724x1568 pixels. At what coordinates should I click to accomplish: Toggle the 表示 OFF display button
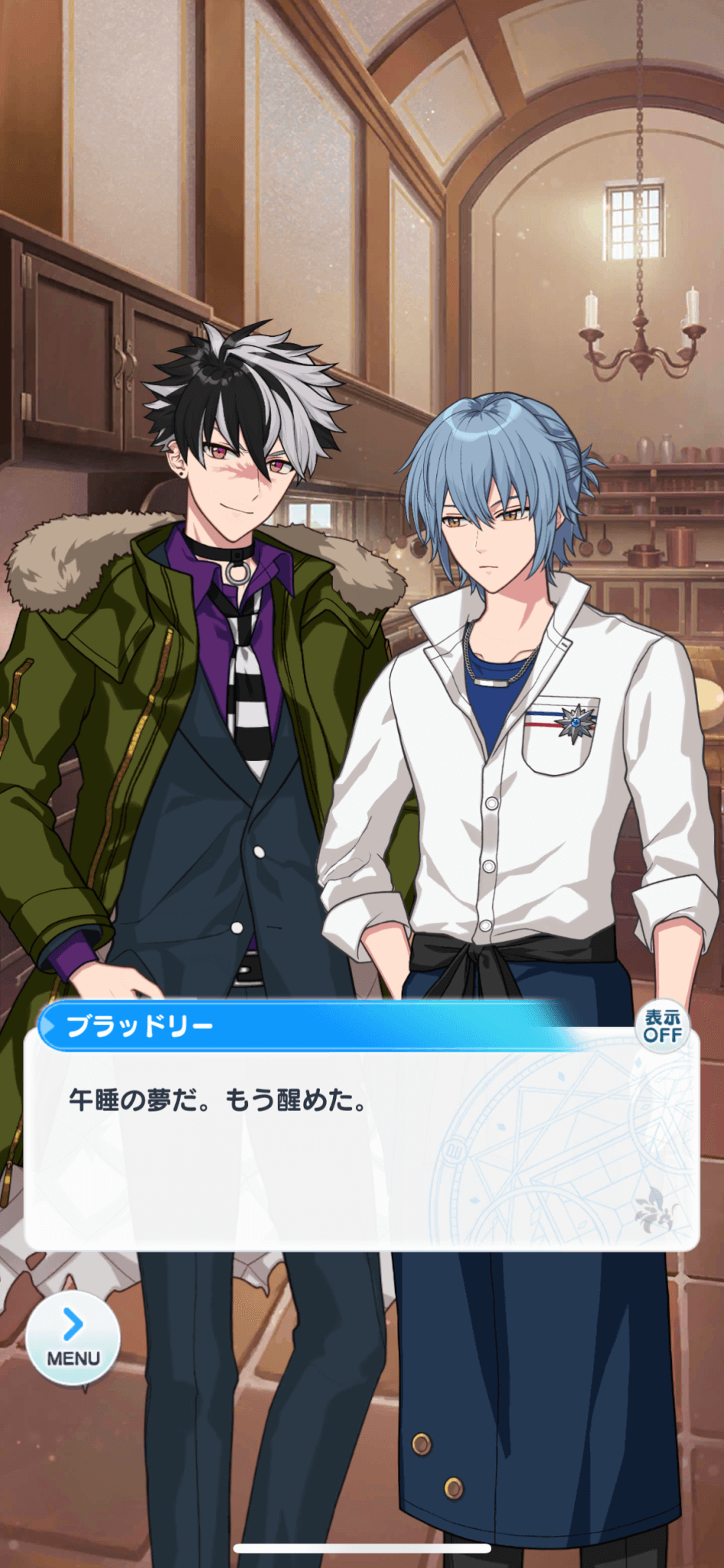[662, 1027]
